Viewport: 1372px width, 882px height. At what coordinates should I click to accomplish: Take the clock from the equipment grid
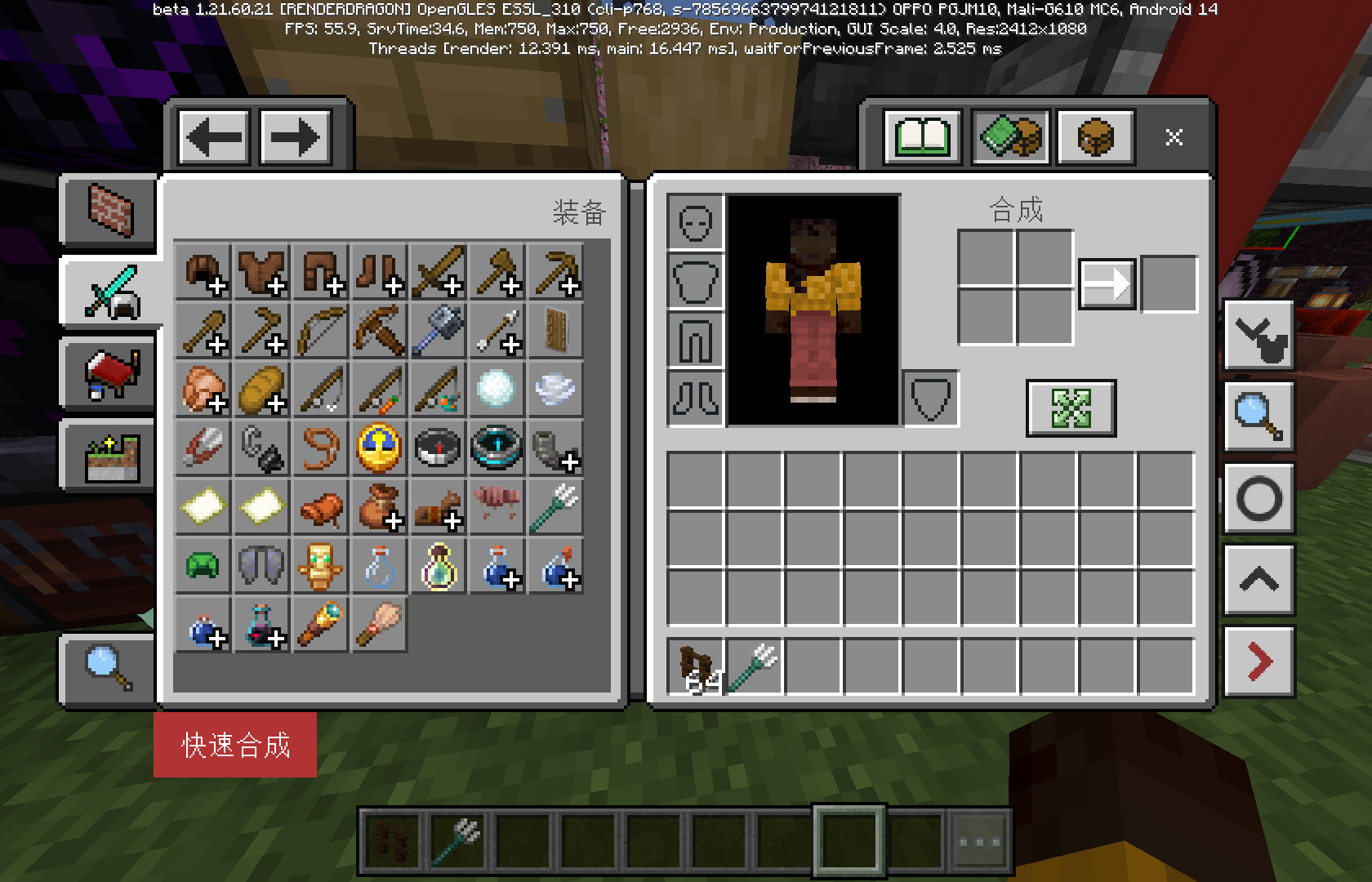tap(379, 448)
